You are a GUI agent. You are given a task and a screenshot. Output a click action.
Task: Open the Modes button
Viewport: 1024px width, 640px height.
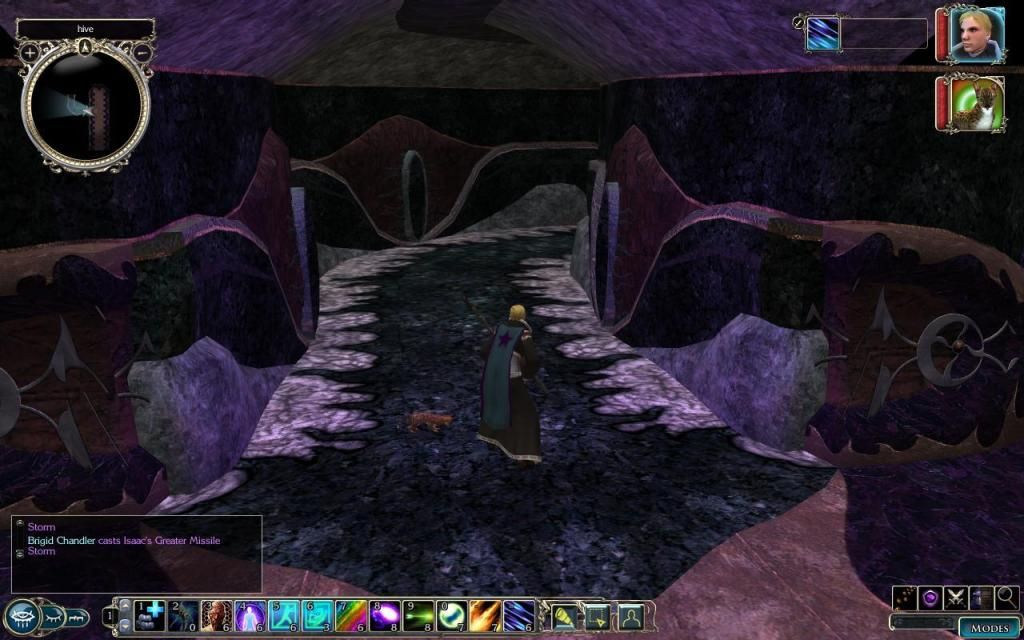(x=989, y=628)
